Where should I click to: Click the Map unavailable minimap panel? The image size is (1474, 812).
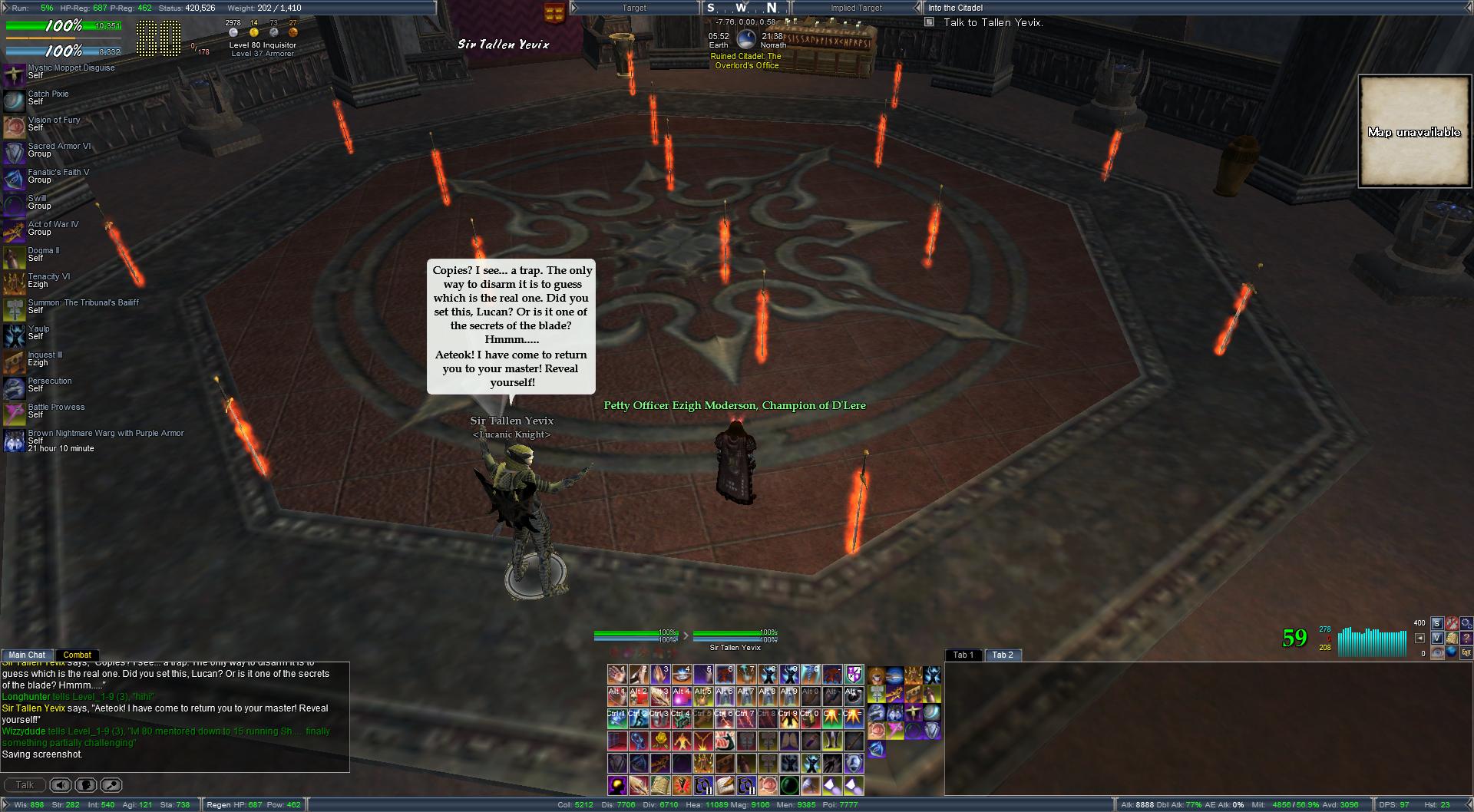pyautogui.click(x=1414, y=131)
